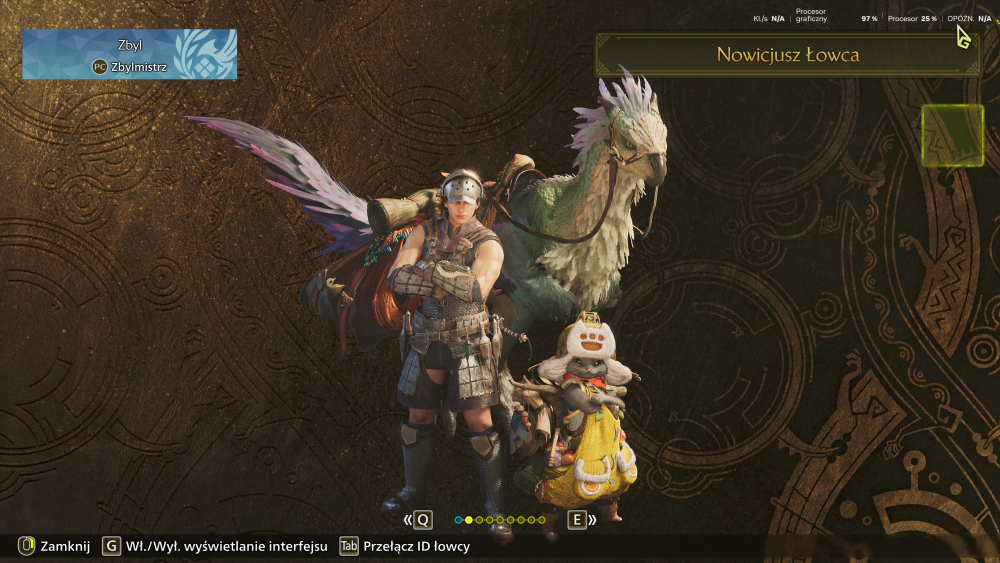Toggle Wł./Wył. wyświetlanie interfejsu
Screen dimensions: 1000x563
click(215, 546)
